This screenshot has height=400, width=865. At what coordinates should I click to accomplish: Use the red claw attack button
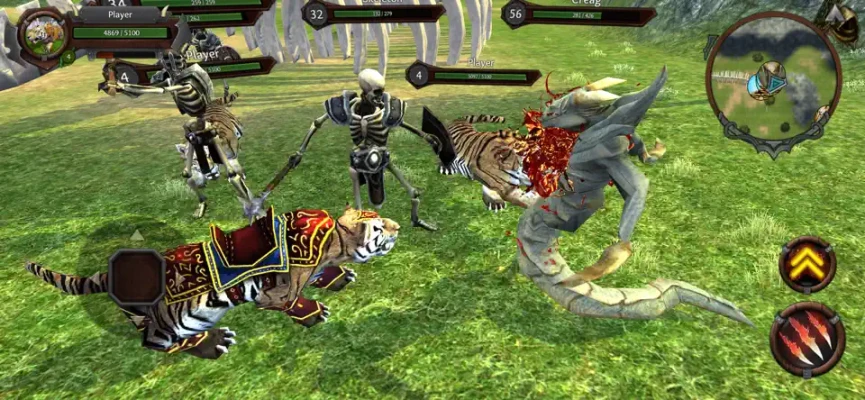pos(807,340)
